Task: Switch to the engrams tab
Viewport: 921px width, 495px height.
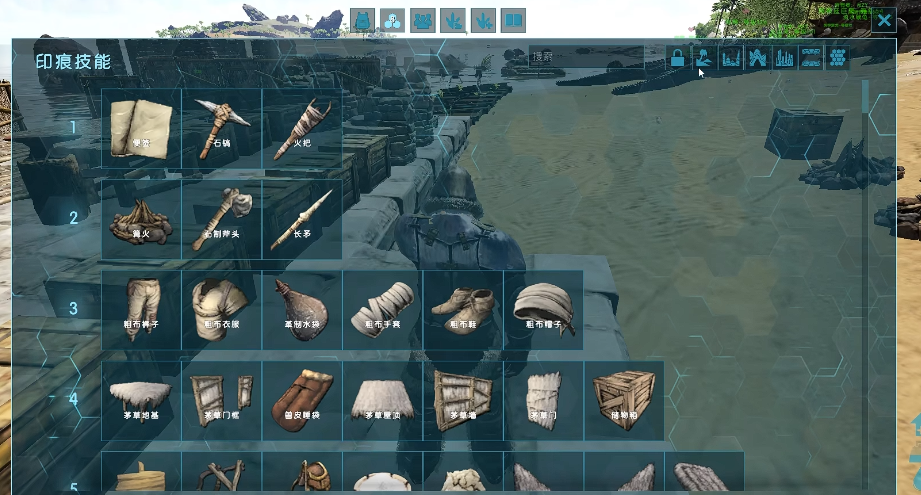Action: 392,21
